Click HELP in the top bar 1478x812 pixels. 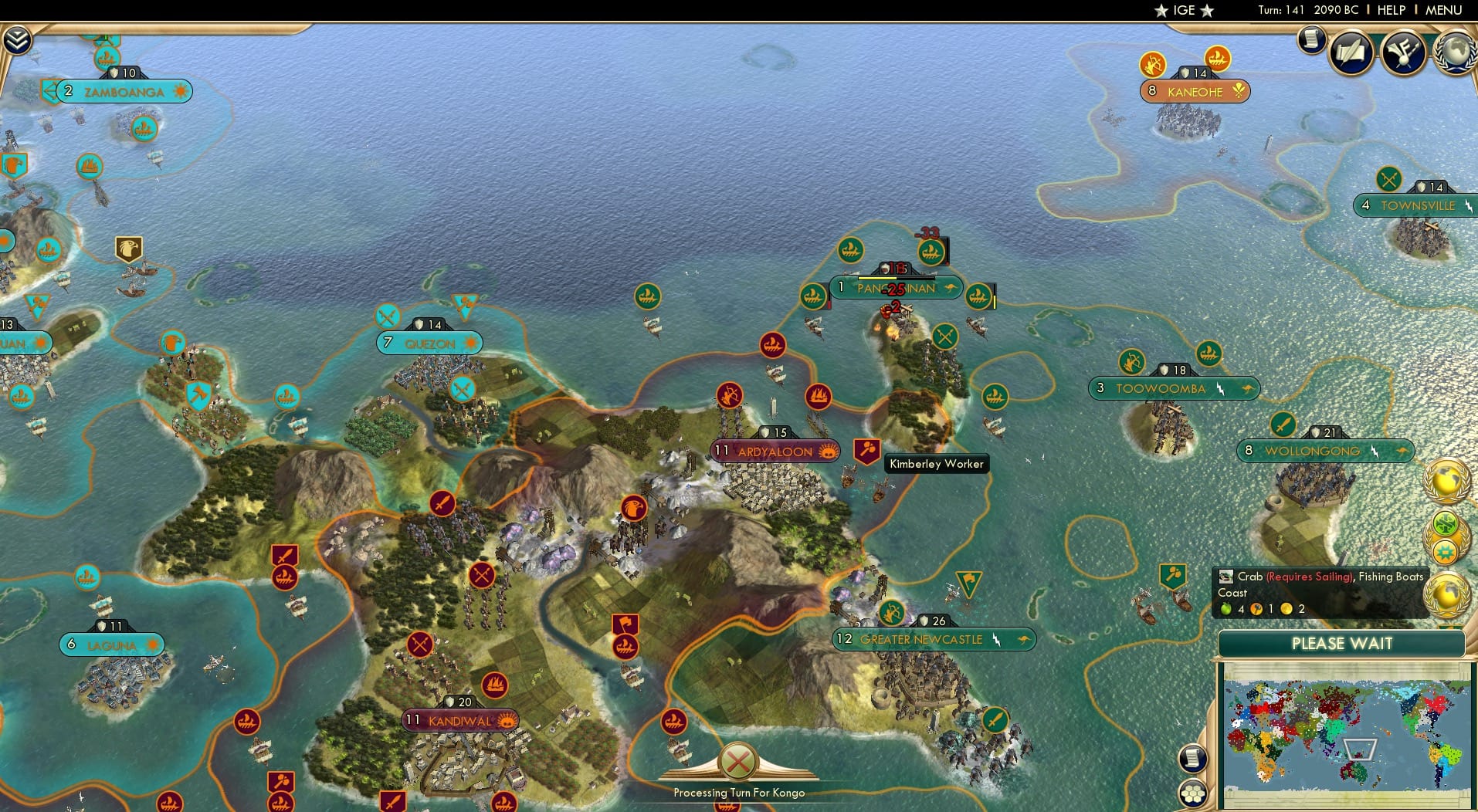click(x=1392, y=10)
